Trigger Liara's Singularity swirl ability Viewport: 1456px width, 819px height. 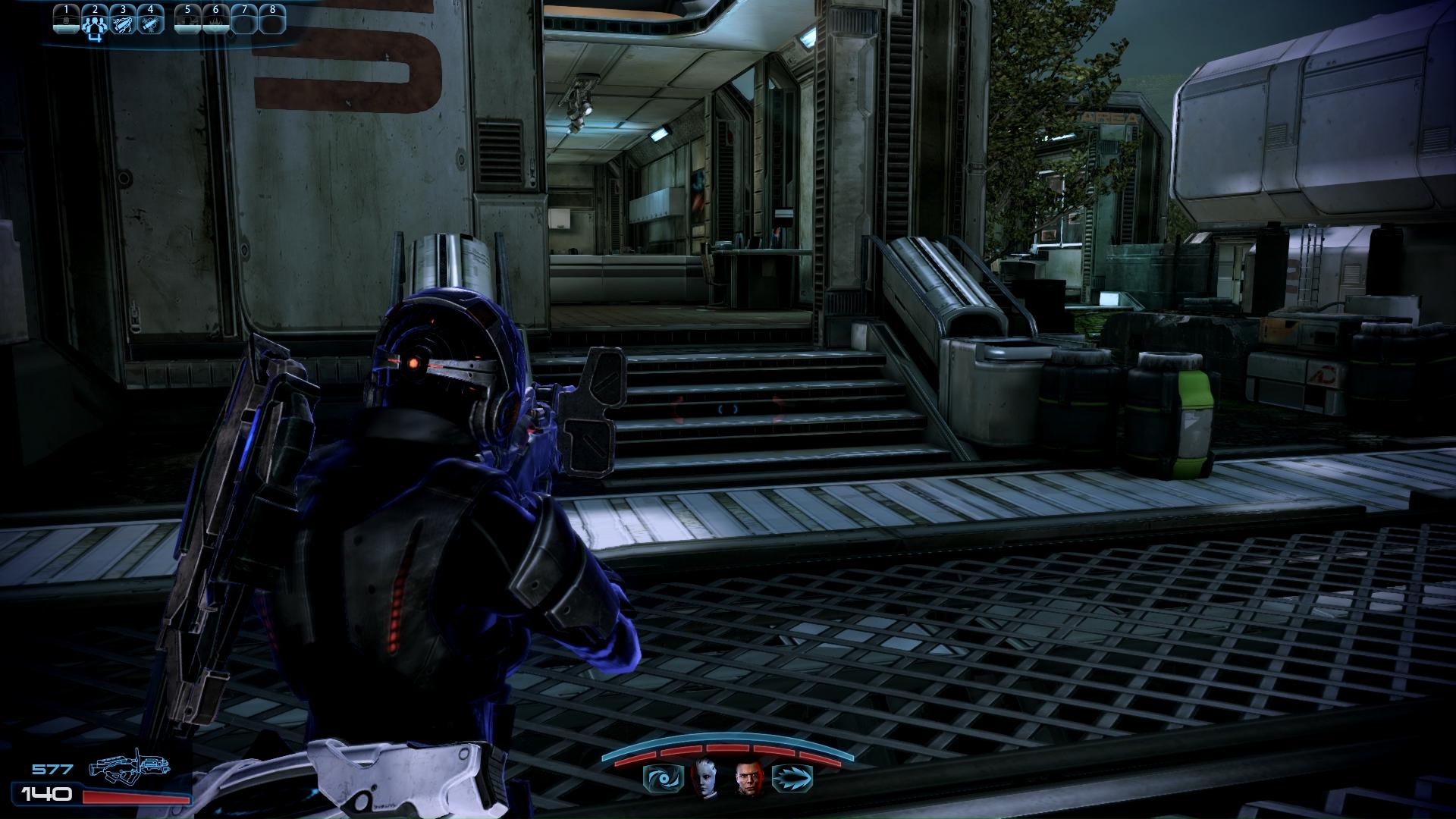click(x=657, y=778)
